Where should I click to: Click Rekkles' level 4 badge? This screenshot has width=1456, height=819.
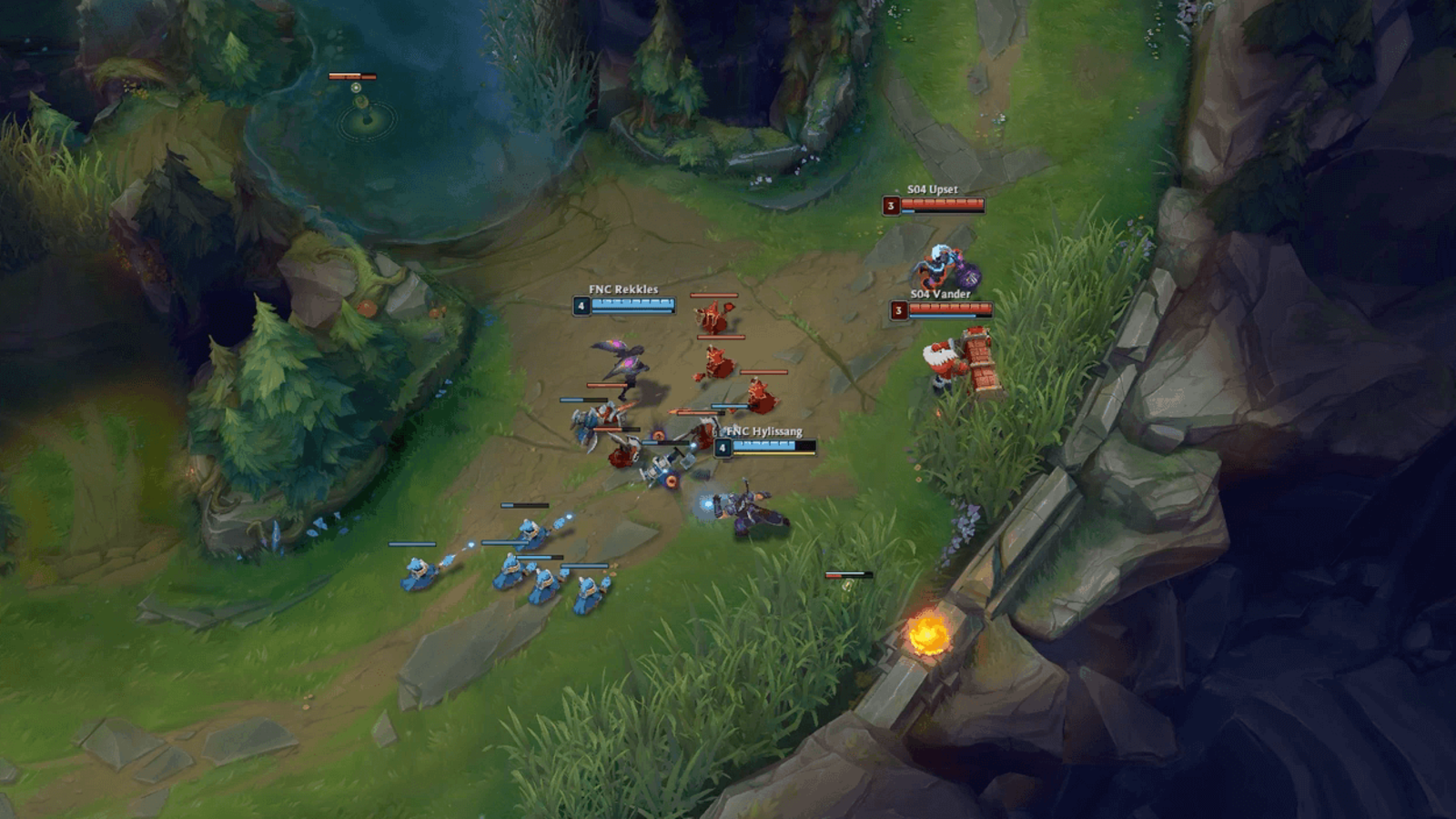point(580,308)
